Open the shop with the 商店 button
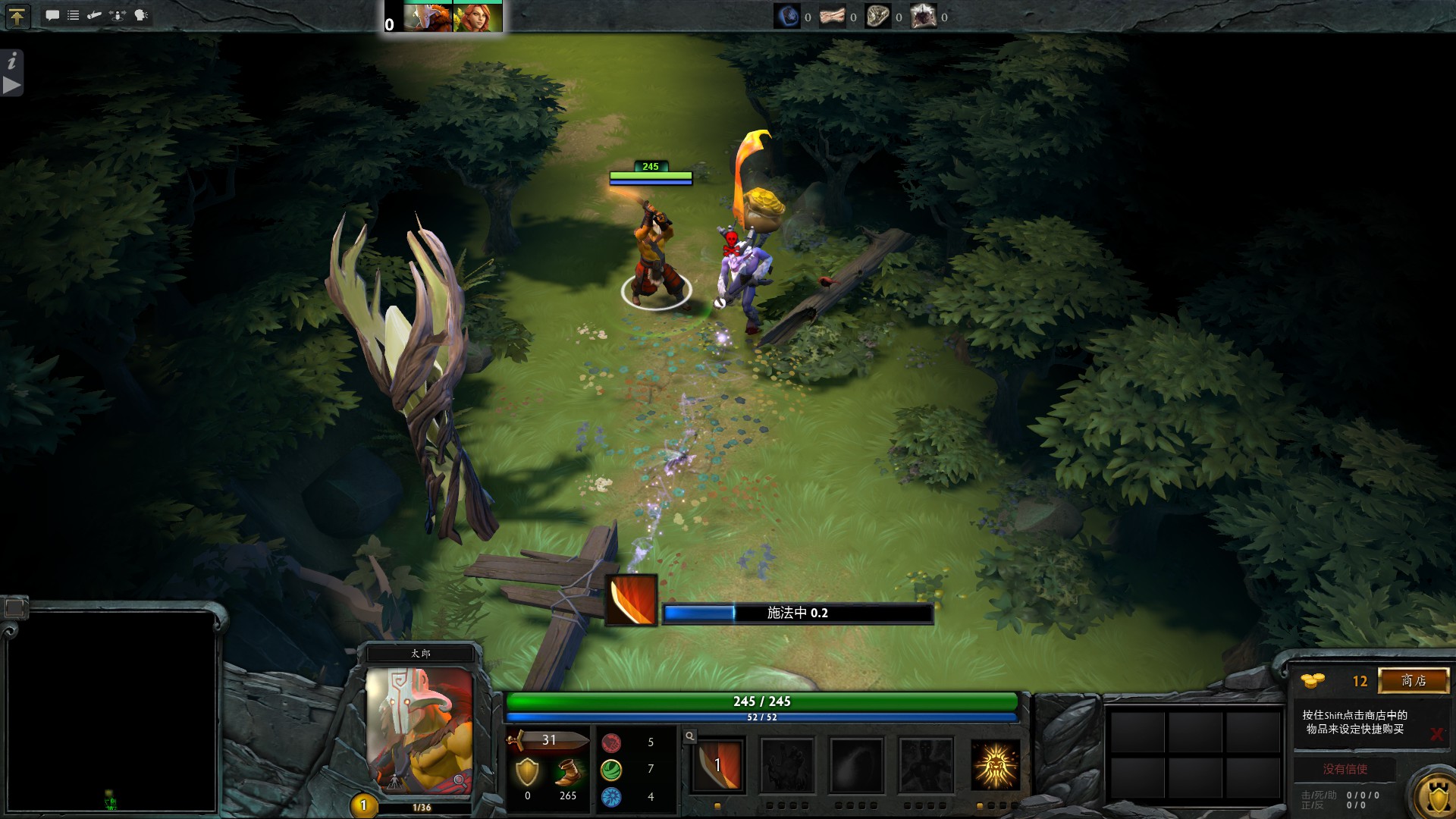 pyautogui.click(x=1414, y=681)
